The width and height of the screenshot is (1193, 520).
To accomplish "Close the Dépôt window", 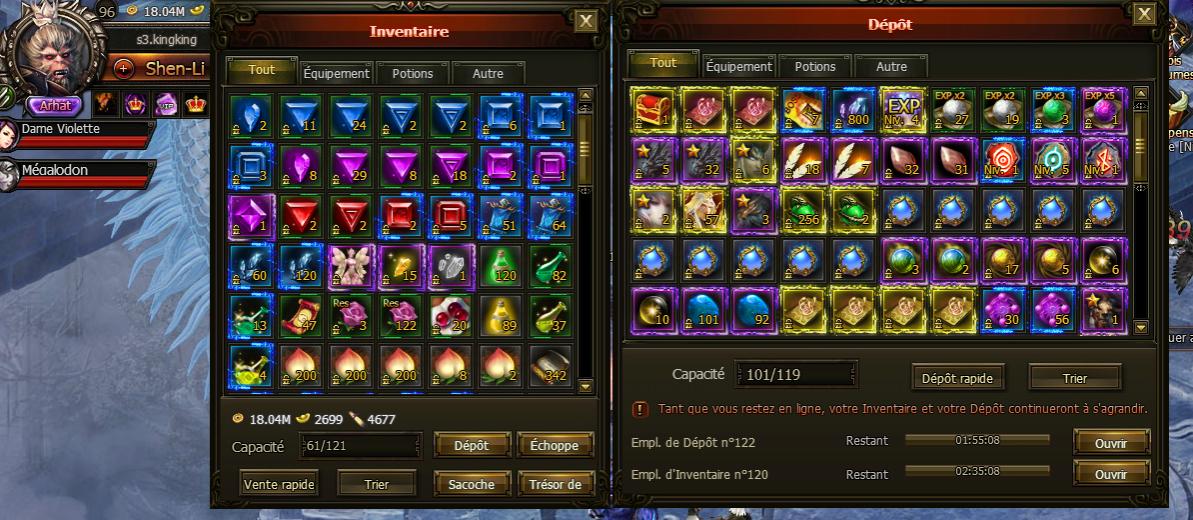I will [1144, 14].
